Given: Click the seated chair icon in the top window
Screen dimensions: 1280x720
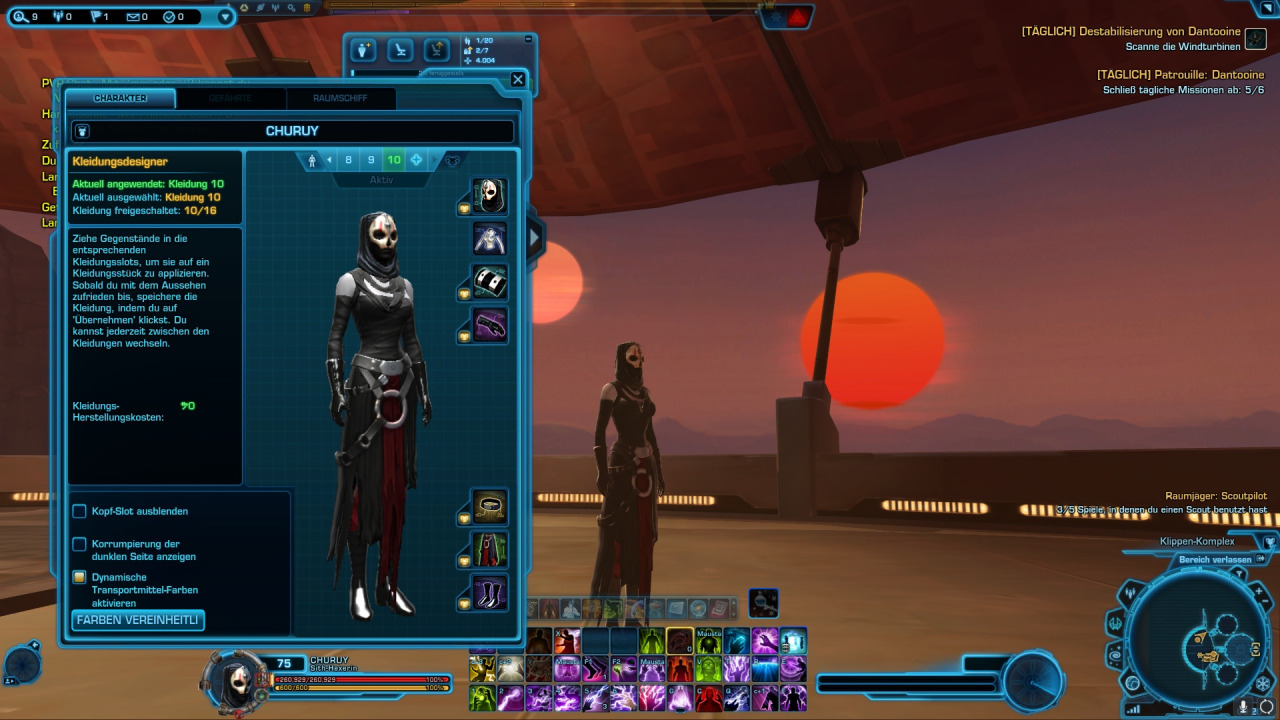Looking at the screenshot, I should 401,50.
